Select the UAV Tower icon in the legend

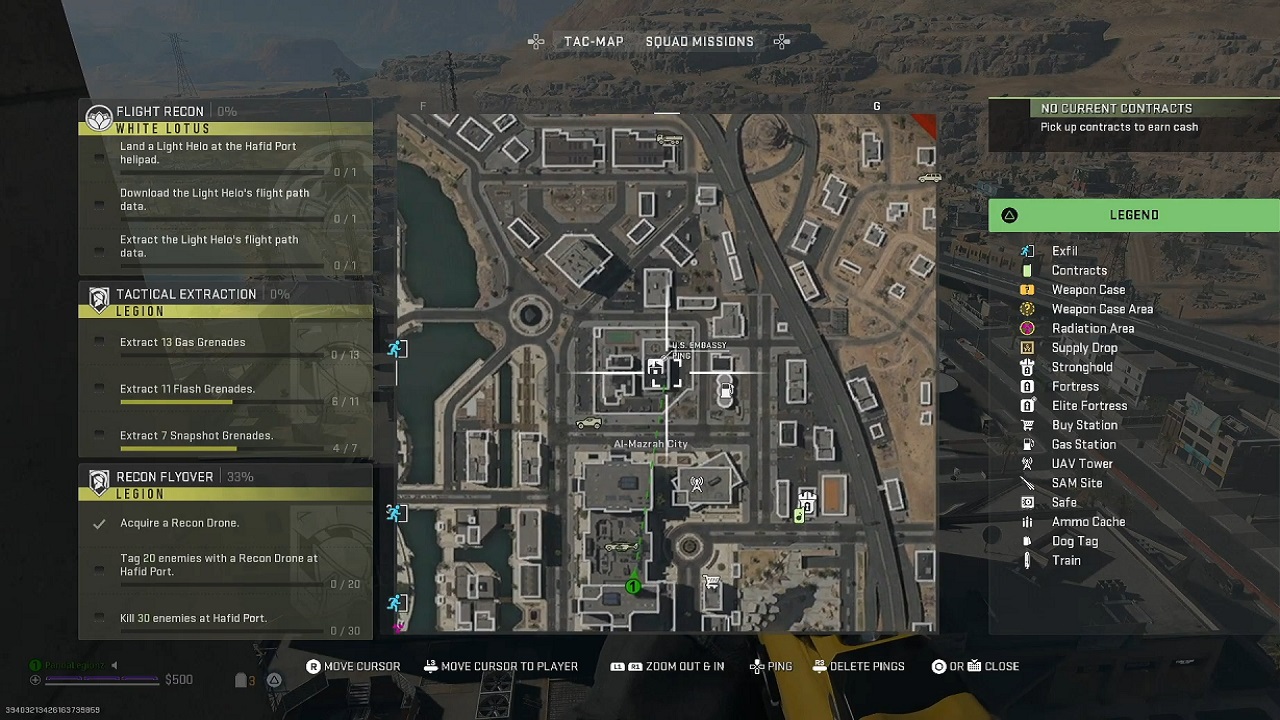coord(1027,463)
